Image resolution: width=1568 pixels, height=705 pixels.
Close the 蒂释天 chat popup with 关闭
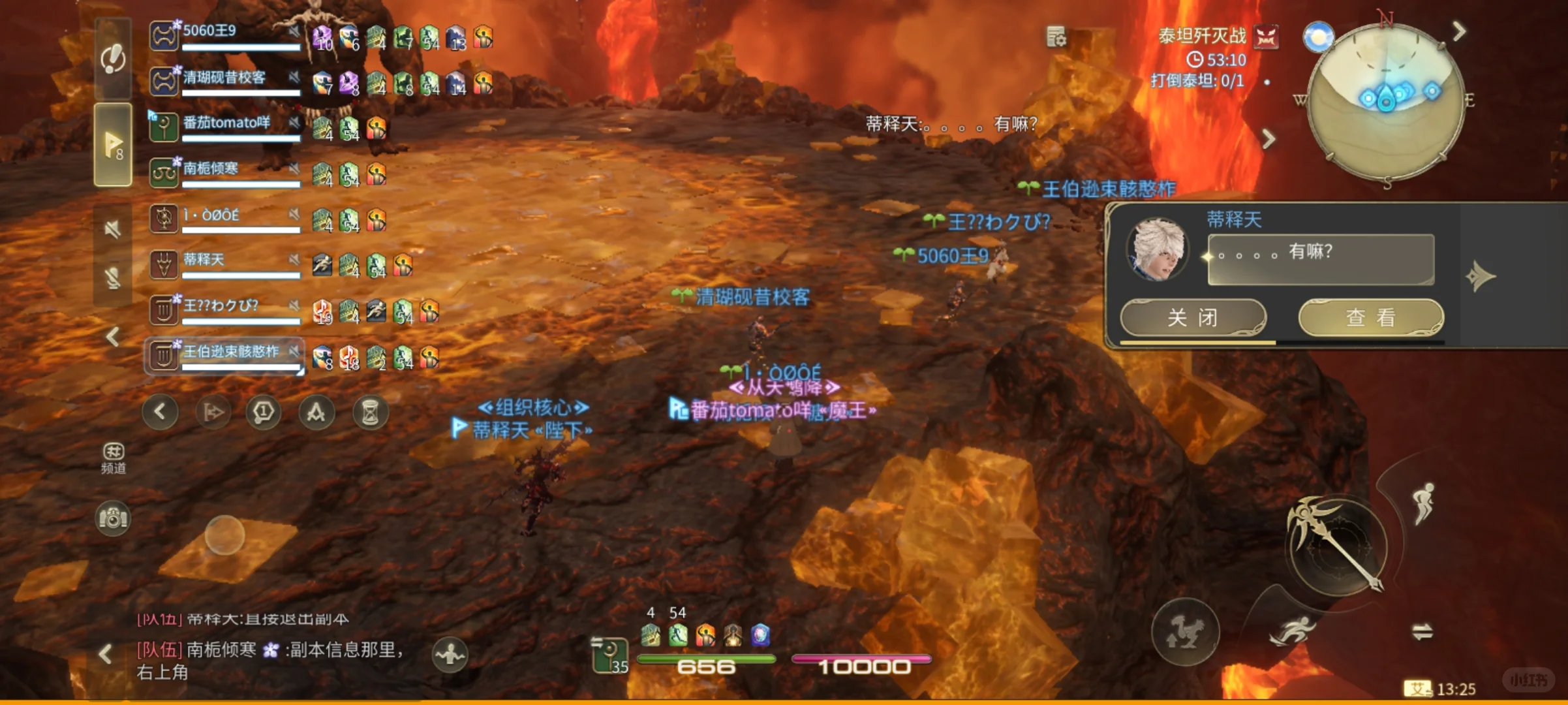pos(1192,318)
